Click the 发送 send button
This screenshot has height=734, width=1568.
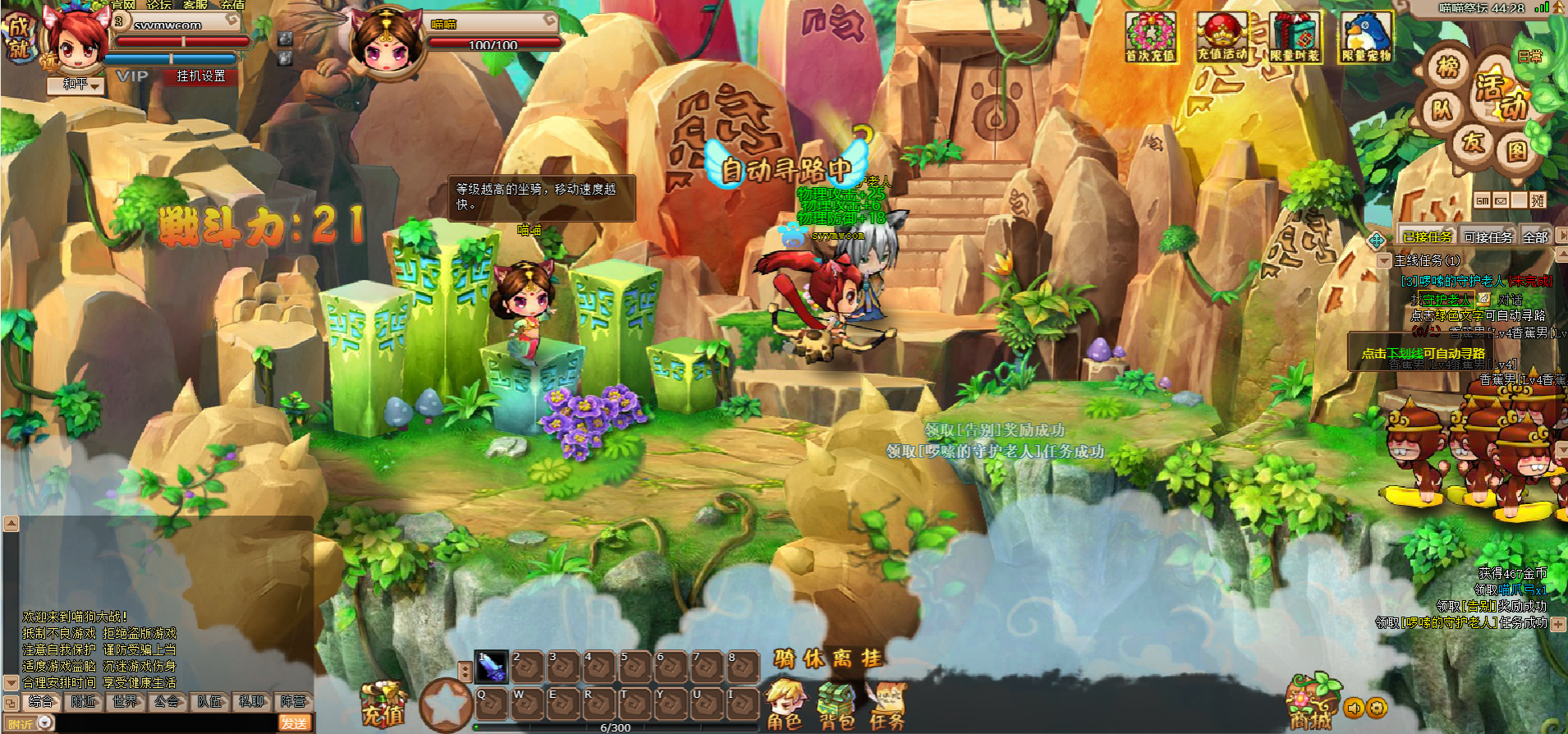coord(294,723)
